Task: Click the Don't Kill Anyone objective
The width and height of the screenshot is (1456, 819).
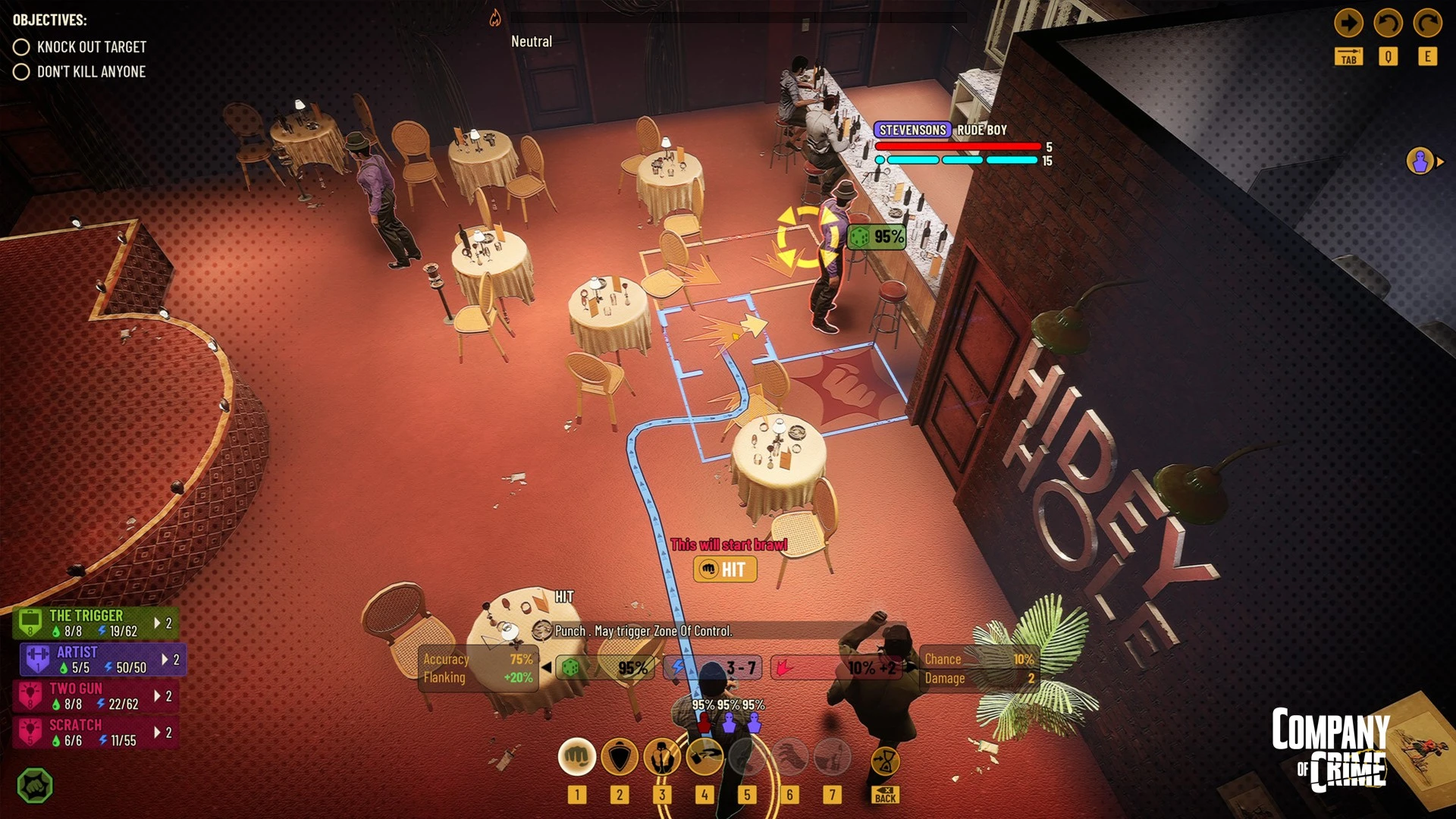Action: 91,72
